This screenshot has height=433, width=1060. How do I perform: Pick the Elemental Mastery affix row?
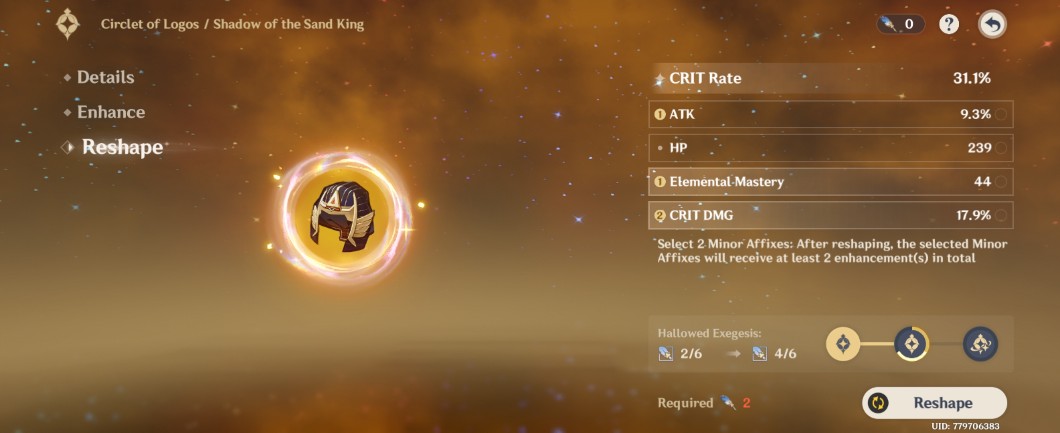(x=830, y=181)
